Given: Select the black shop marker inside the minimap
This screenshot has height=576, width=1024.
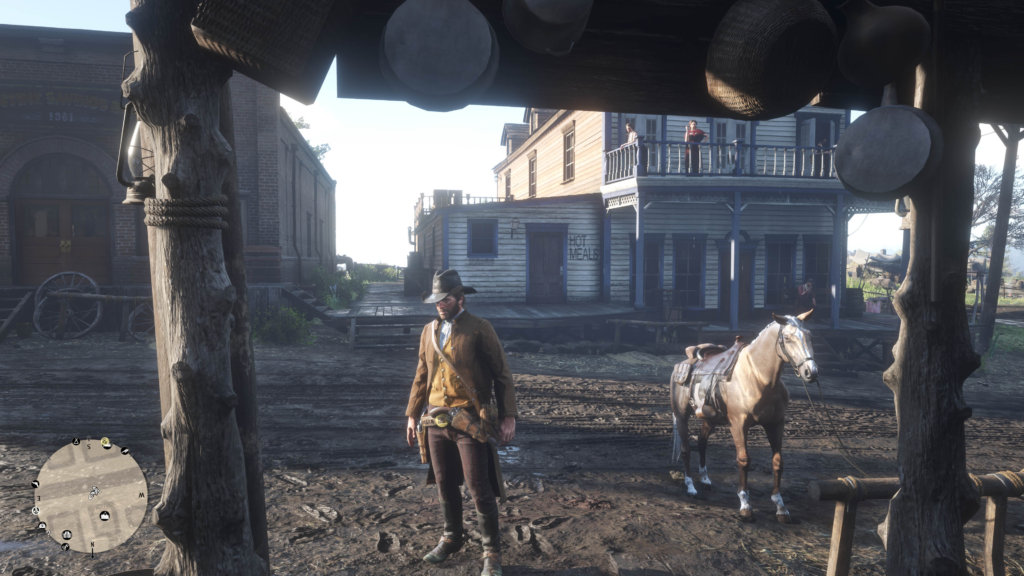Looking at the screenshot, I should point(105,516).
